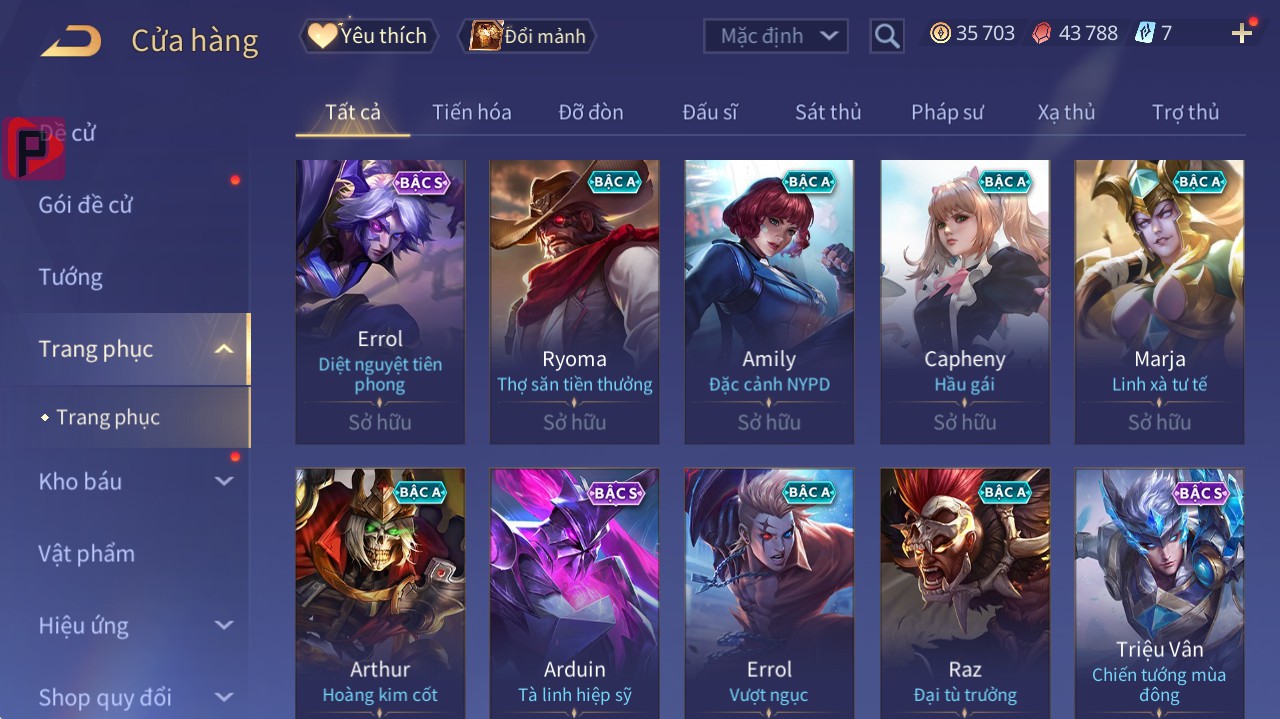View the Capheny Hầu gái skin card
1280x719 pixels.
point(965,300)
